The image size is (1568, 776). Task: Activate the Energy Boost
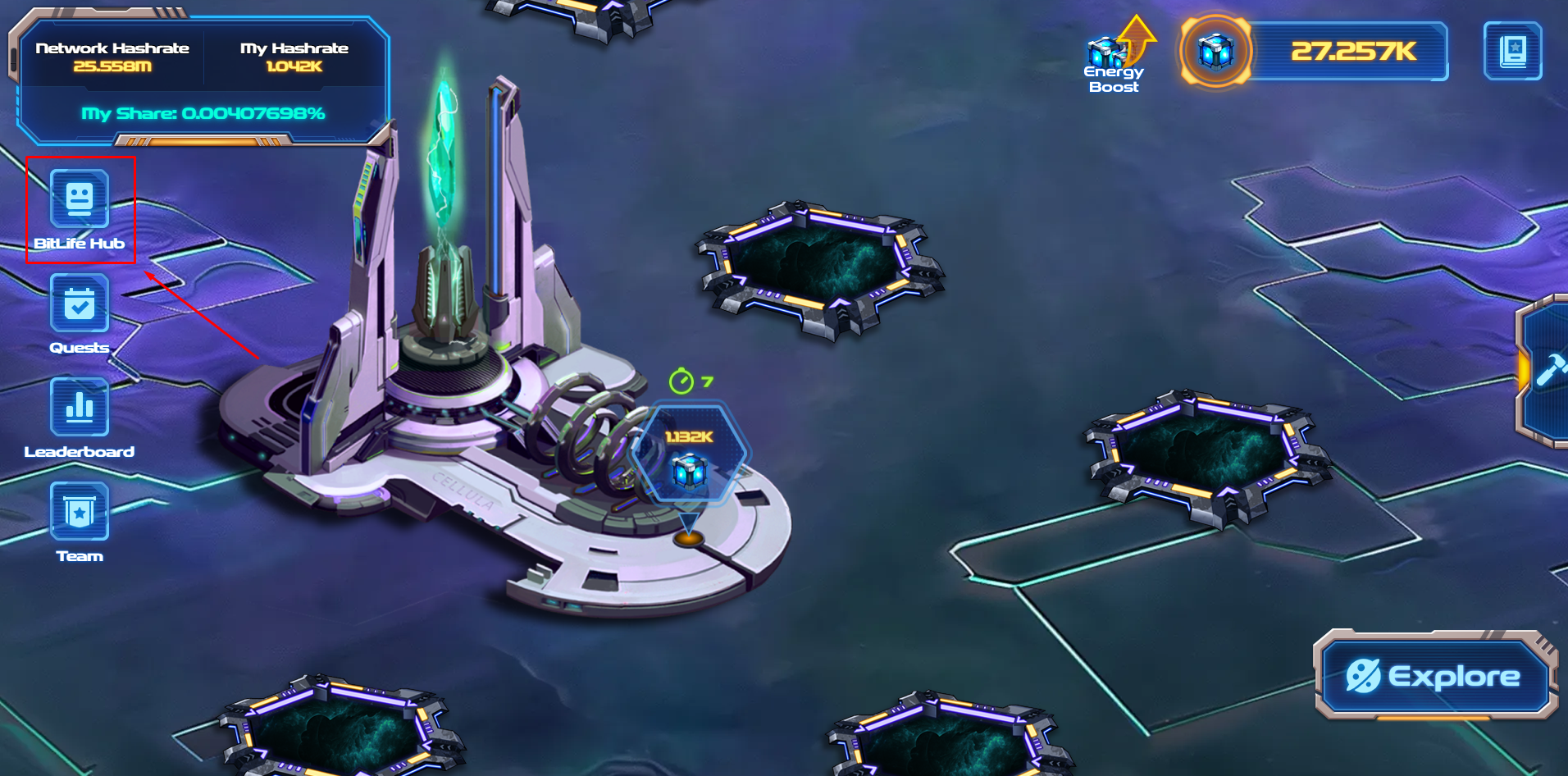click(x=1115, y=56)
